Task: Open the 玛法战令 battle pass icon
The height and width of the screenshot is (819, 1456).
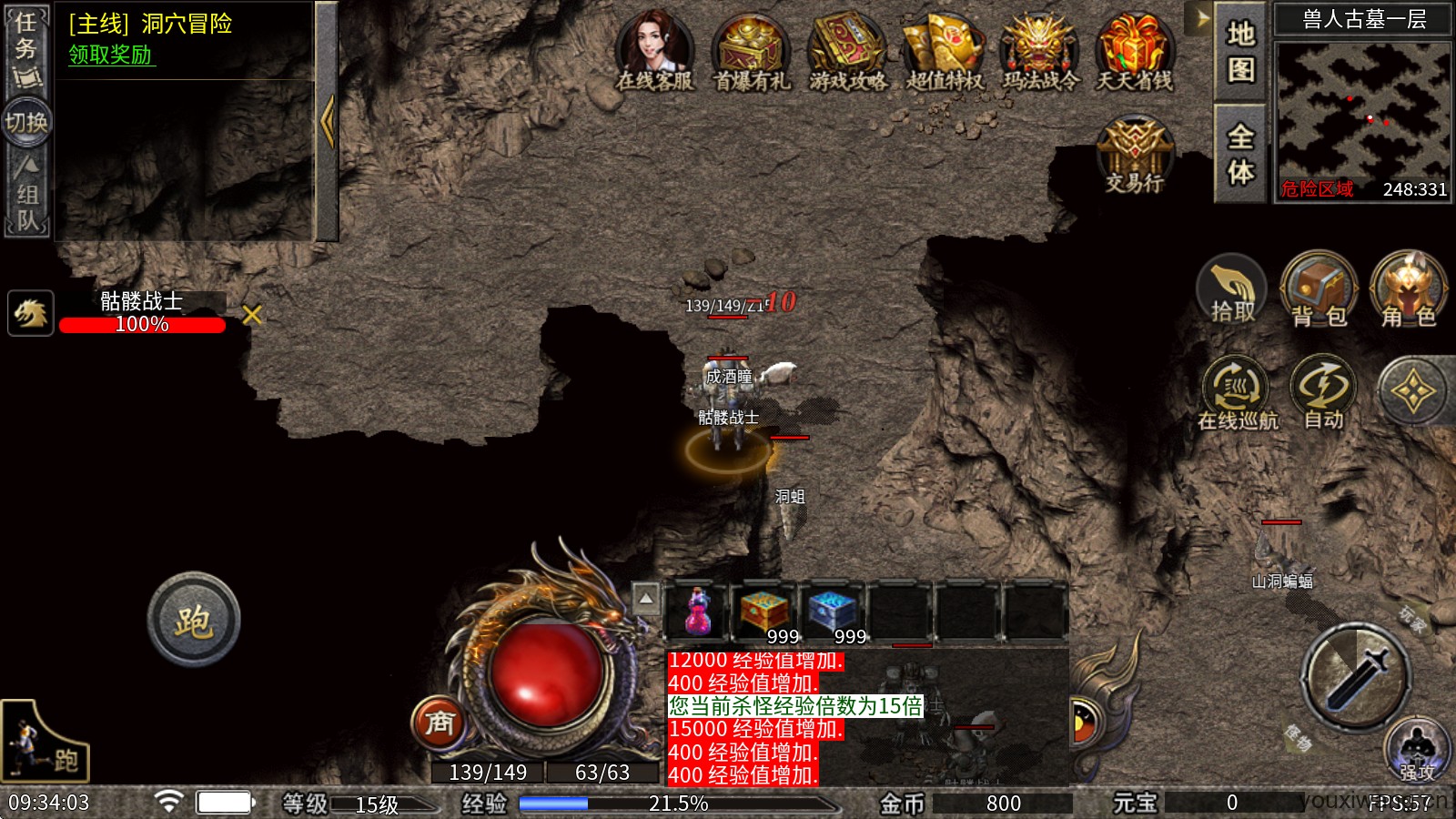Action: pyautogui.click(x=1040, y=51)
